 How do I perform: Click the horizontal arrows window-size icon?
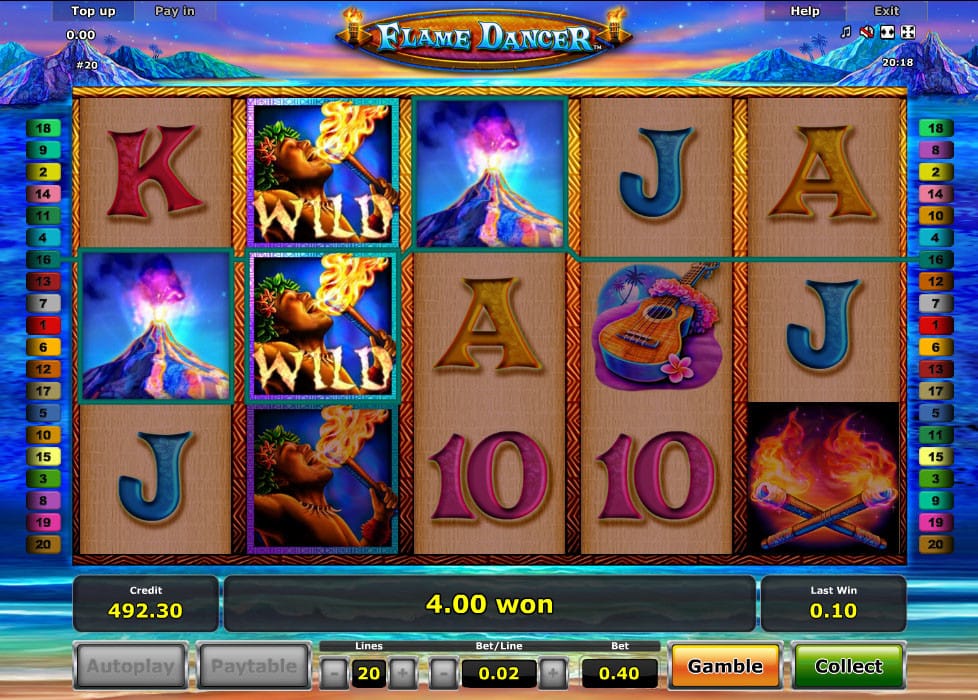tap(887, 32)
